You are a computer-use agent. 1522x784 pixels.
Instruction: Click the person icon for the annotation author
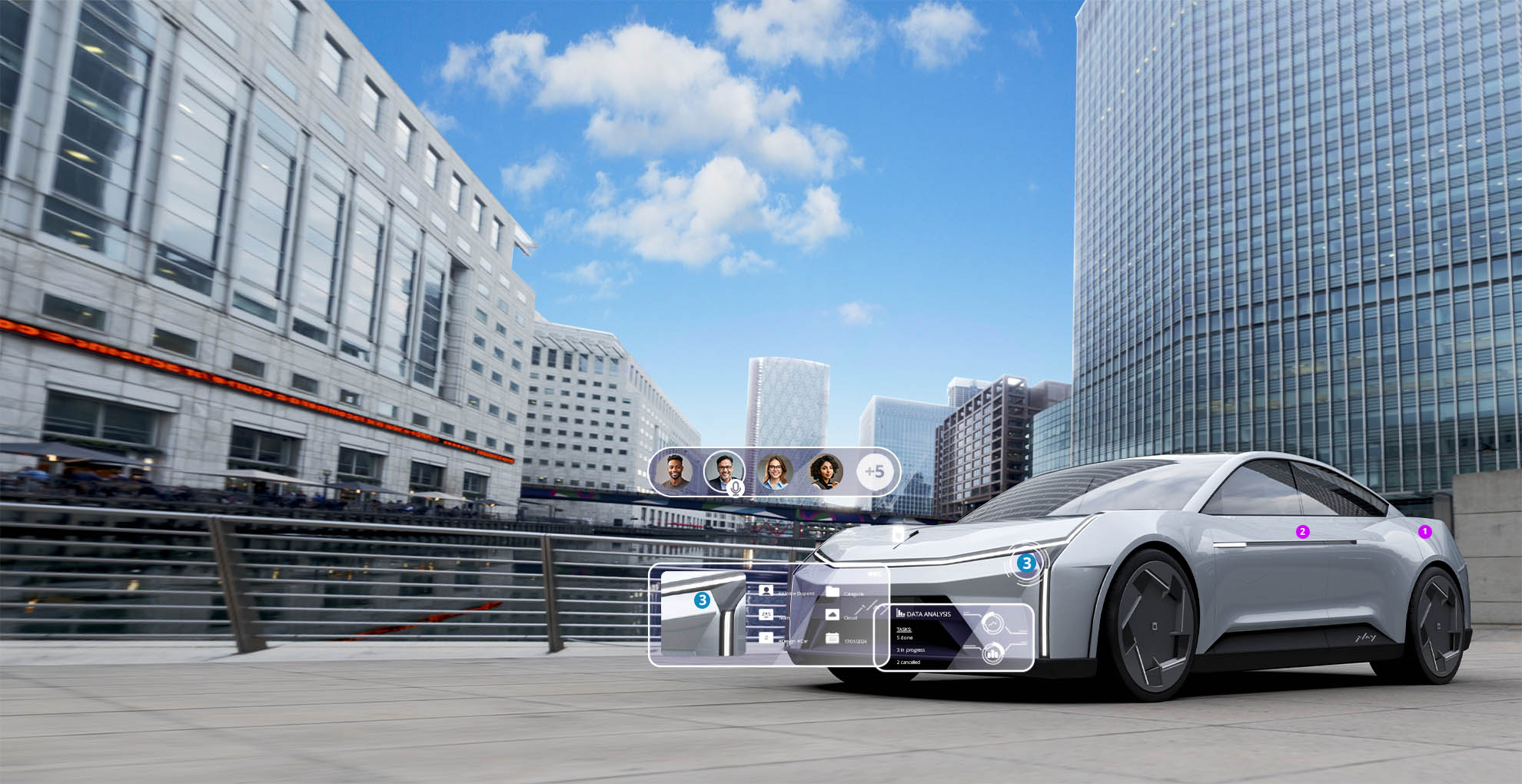766,590
